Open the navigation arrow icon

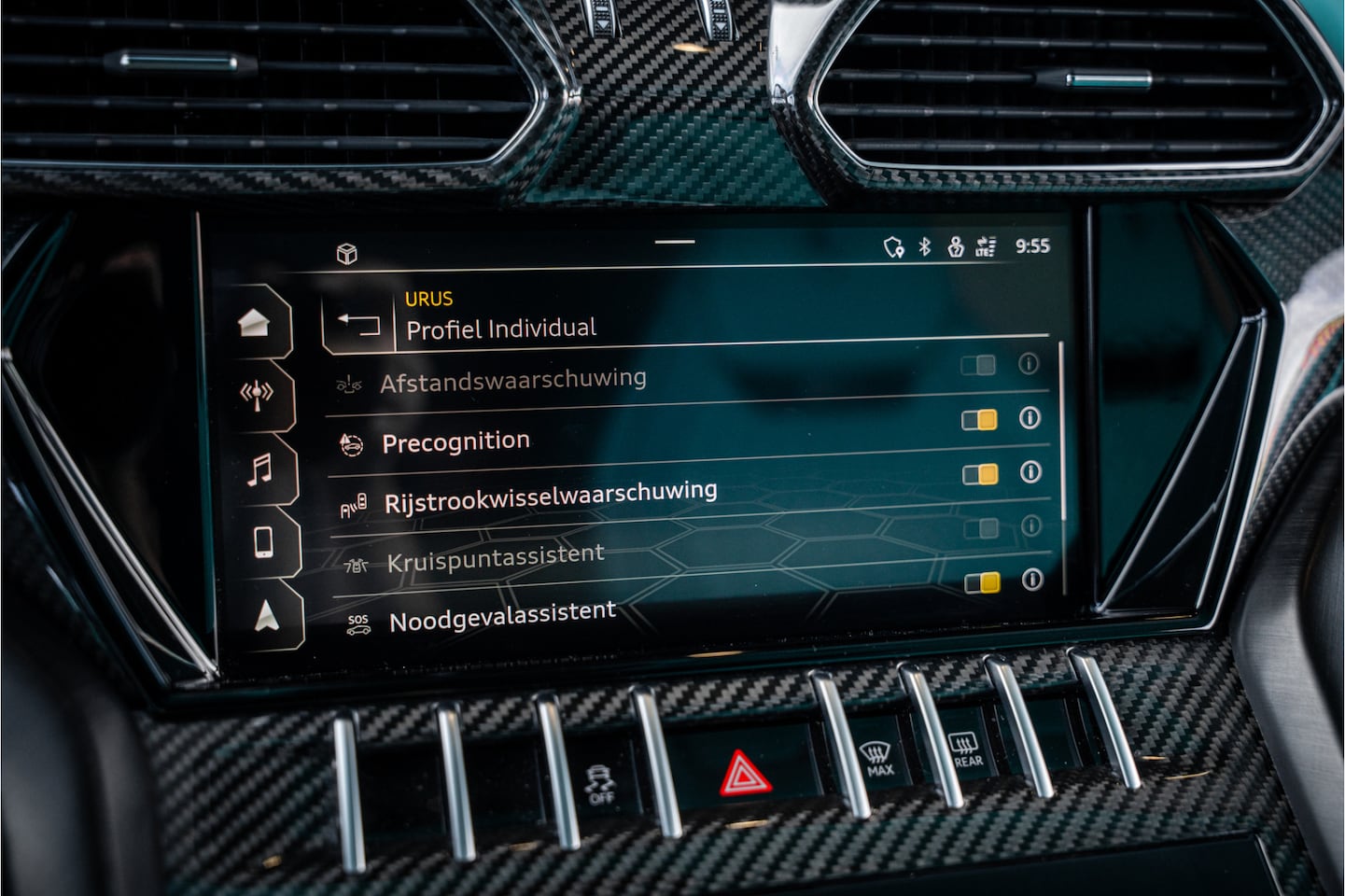click(267, 614)
